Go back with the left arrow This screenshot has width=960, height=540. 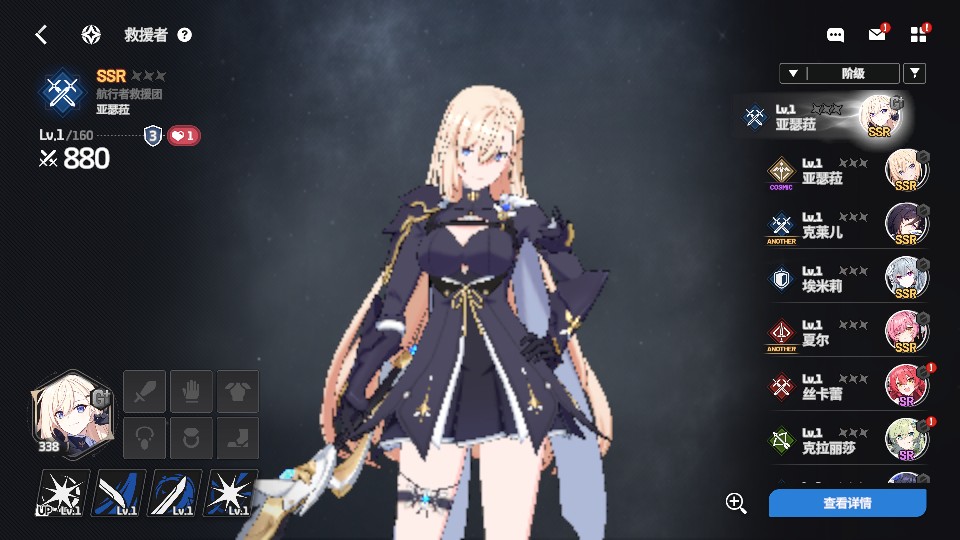pyautogui.click(x=41, y=35)
